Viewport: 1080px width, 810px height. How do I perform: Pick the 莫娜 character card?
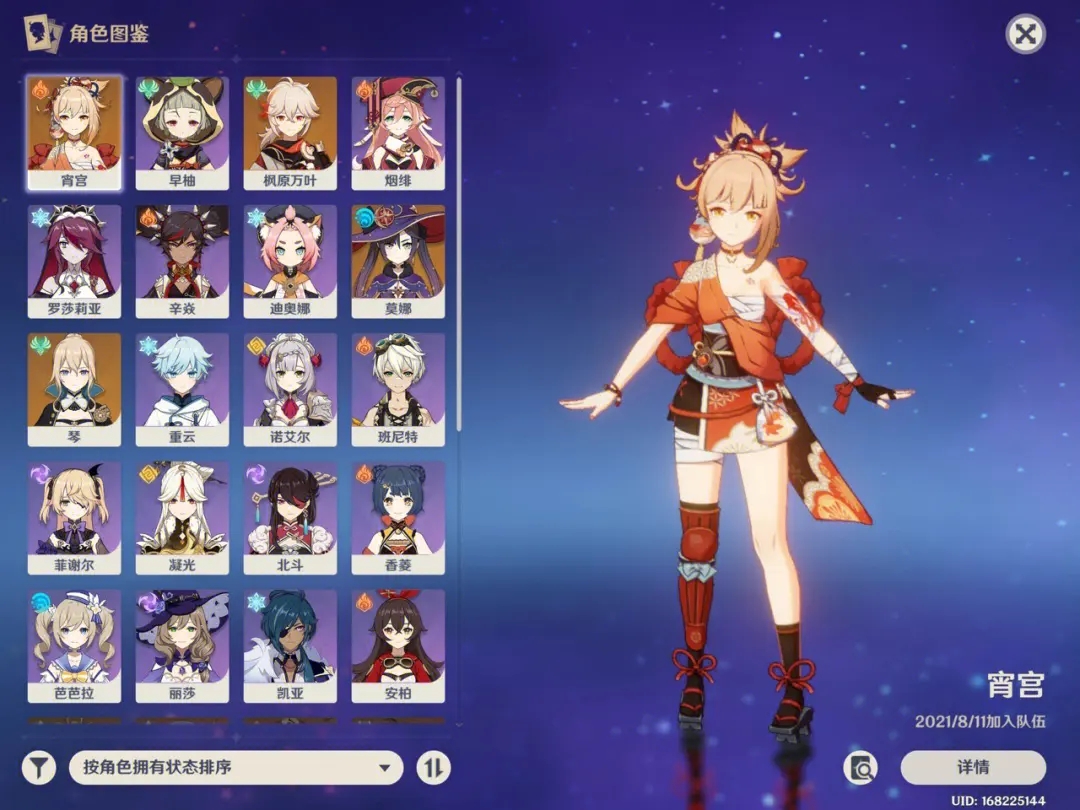pyautogui.click(x=398, y=261)
